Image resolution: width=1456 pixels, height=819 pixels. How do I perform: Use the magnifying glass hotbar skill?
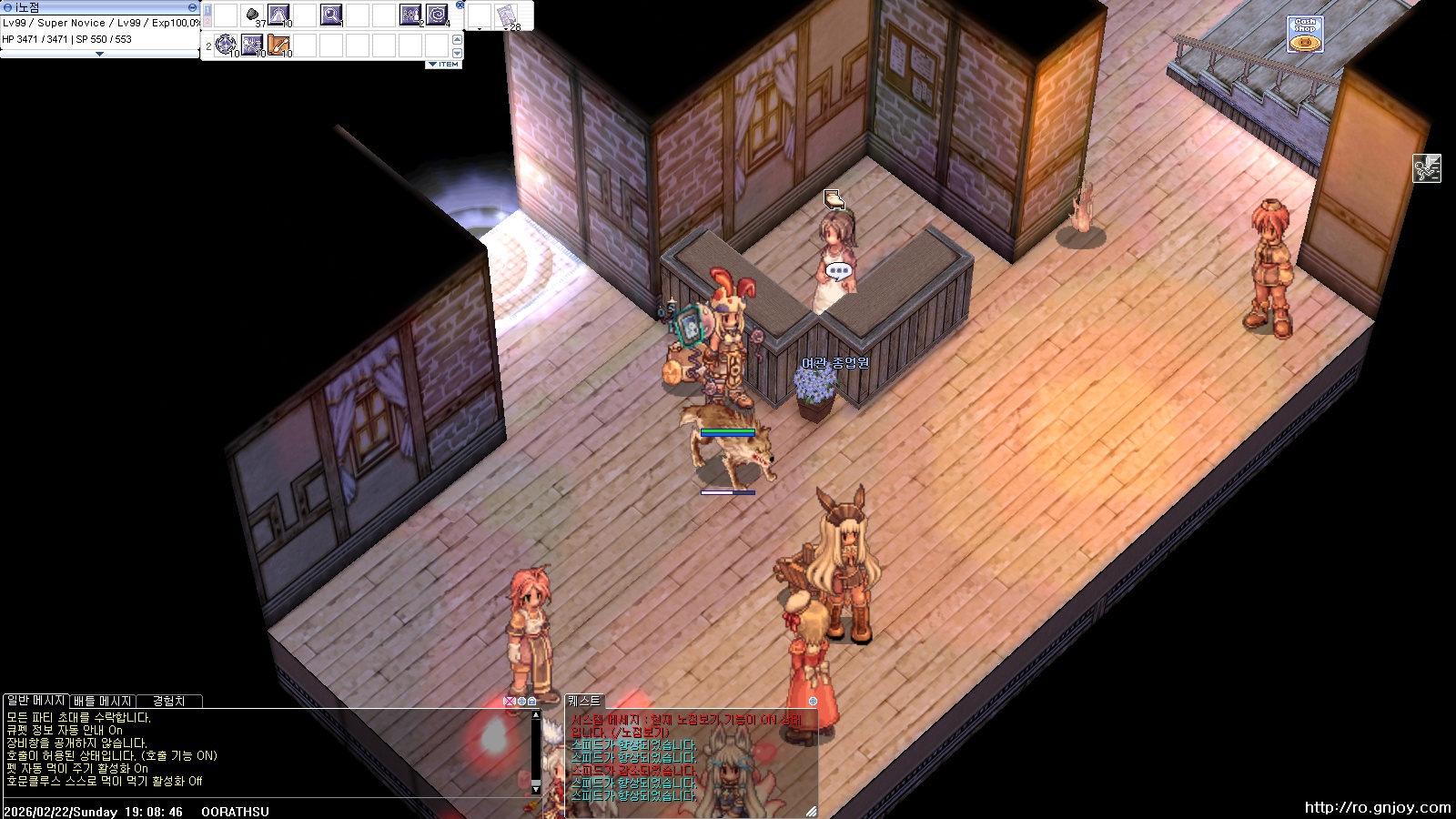click(x=331, y=15)
